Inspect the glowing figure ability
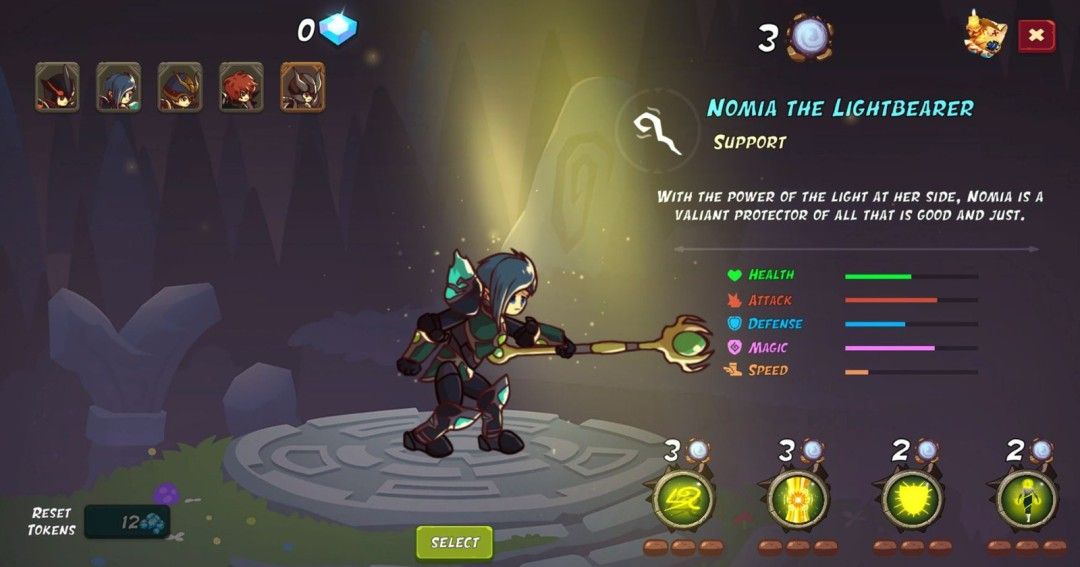The height and width of the screenshot is (567, 1080). (x=1027, y=499)
